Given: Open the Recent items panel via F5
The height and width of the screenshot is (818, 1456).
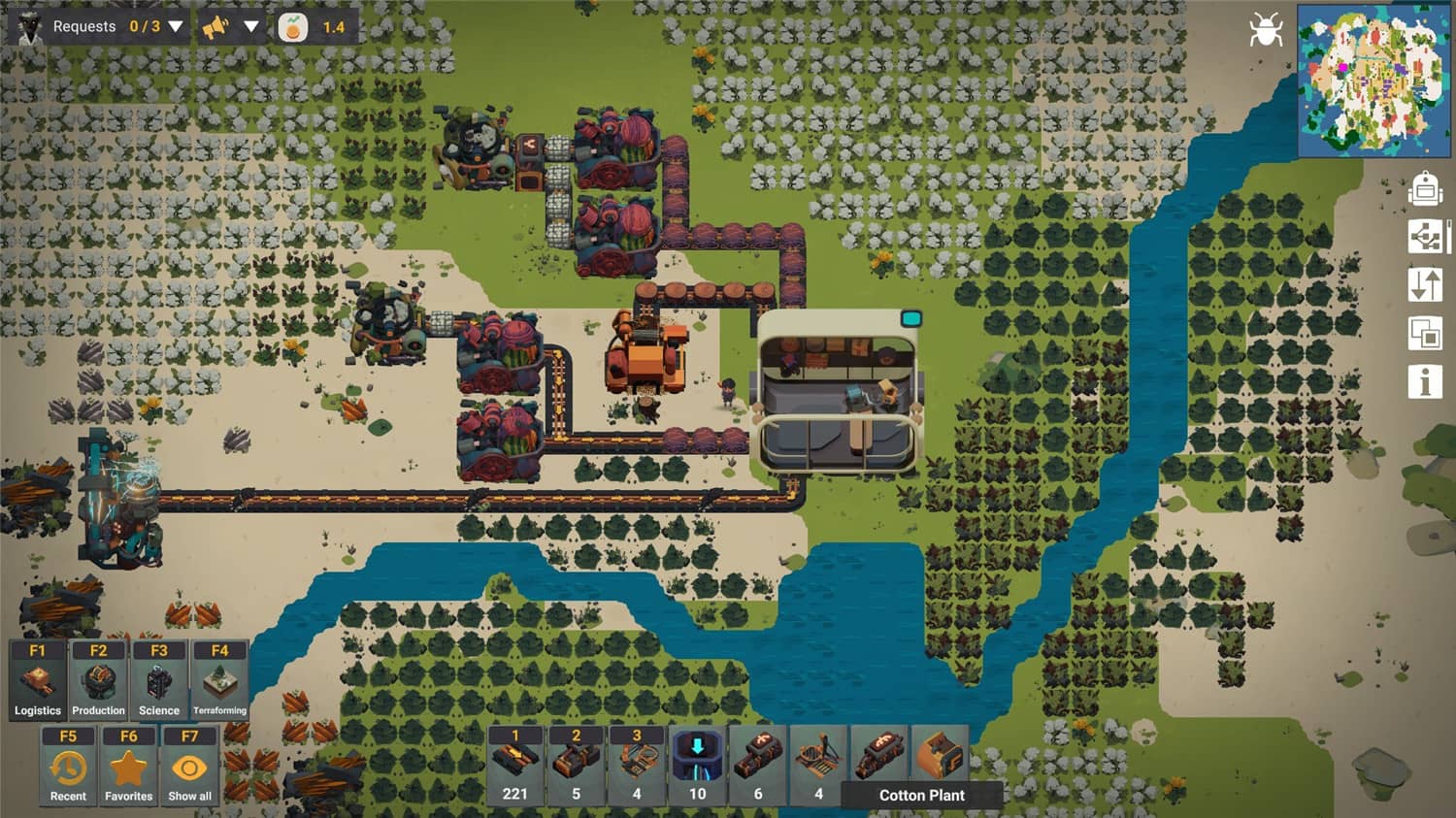Looking at the screenshot, I should pyautogui.click(x=67, y=767).
